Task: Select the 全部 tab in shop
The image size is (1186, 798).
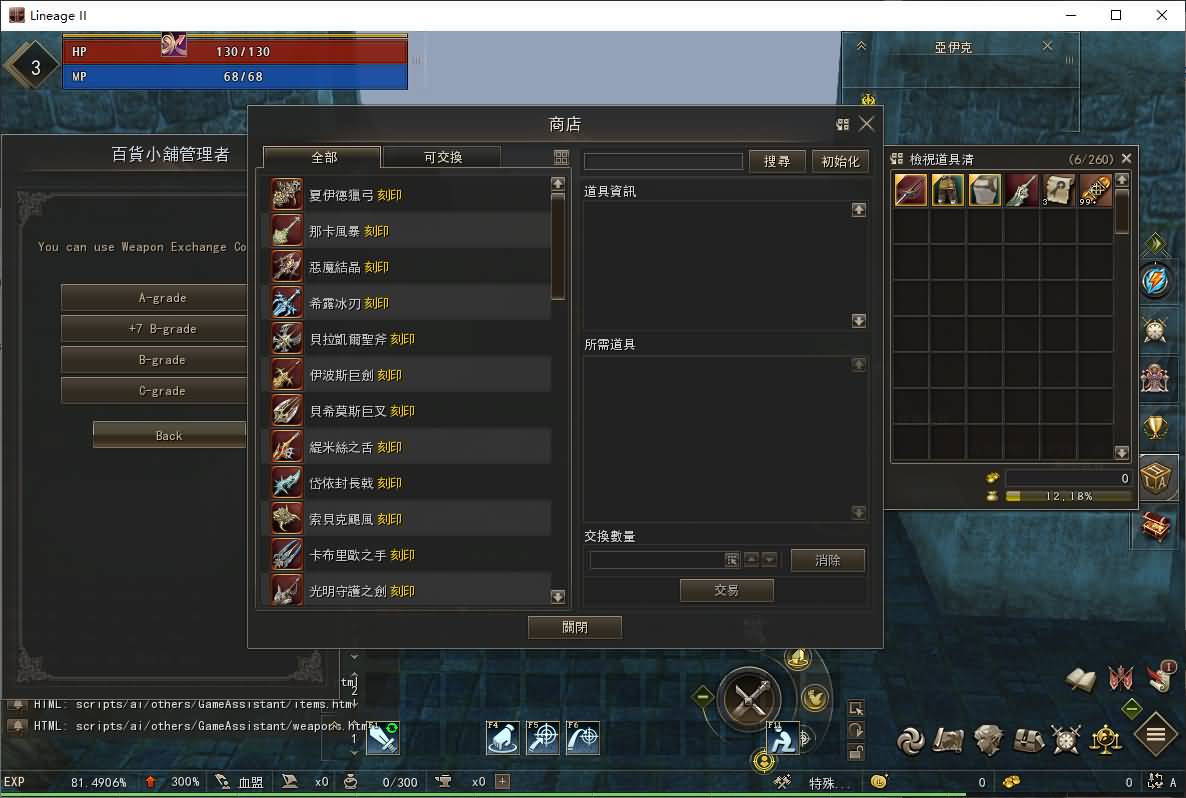Action: (x=323, y=157)
